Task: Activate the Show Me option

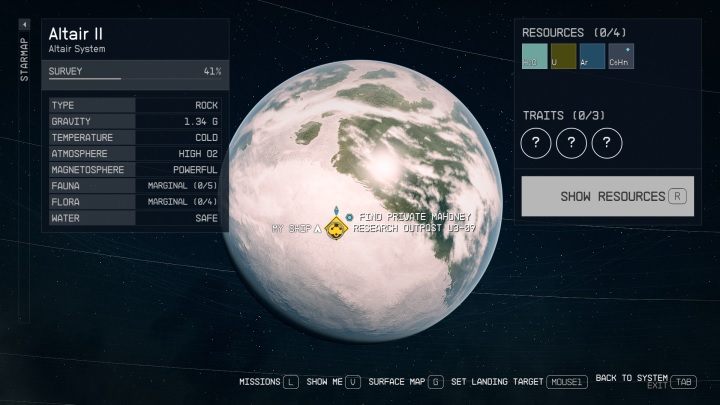Action: (328, 381)
